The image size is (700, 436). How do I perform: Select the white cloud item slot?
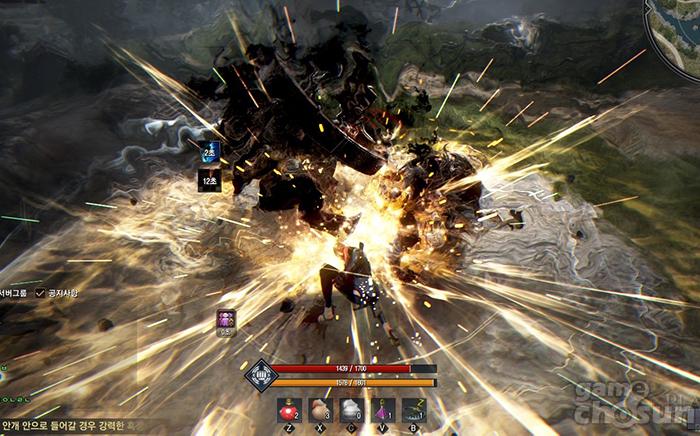(x=352, y=410)
